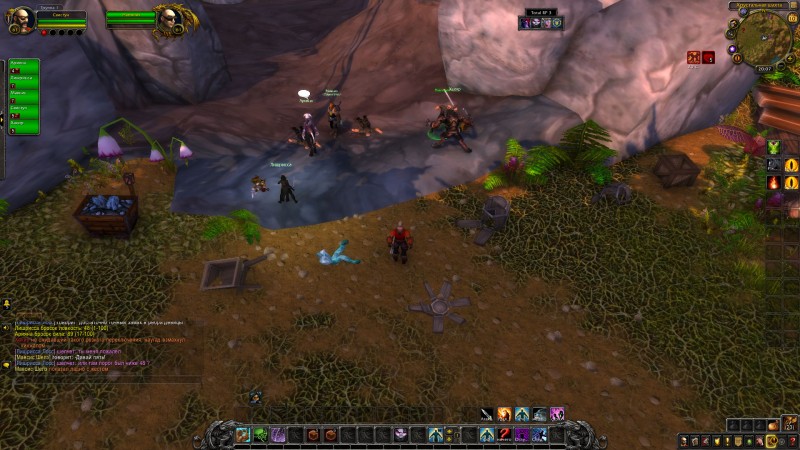Image resolution: width=800 pixels, height=450 pixels.
Task: Click the orange flame stance bar icon
Action: 504,414
